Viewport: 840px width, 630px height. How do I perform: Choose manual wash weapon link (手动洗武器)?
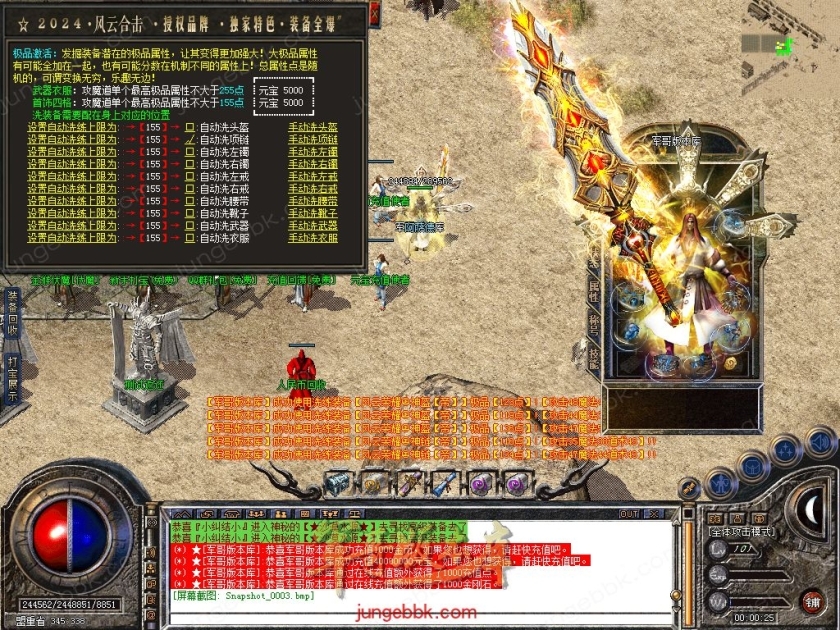pos(312,226)
